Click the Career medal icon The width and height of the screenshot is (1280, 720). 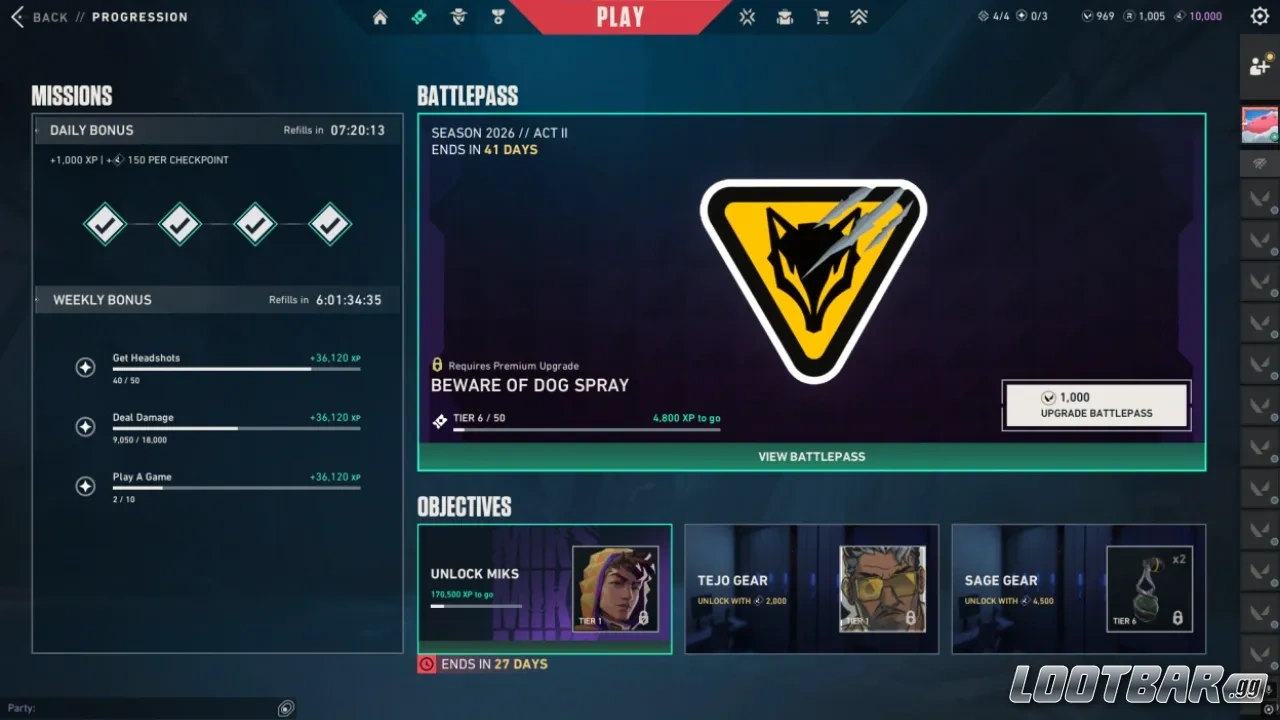tap(499, 16)
